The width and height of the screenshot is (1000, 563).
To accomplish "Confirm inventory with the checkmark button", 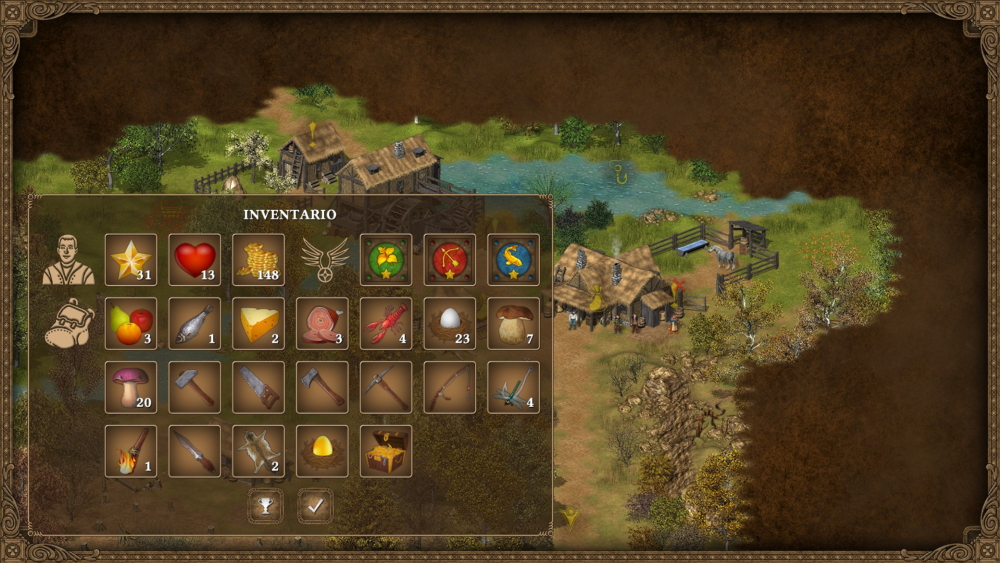I will pyautogui.click(x=315, y=506).
